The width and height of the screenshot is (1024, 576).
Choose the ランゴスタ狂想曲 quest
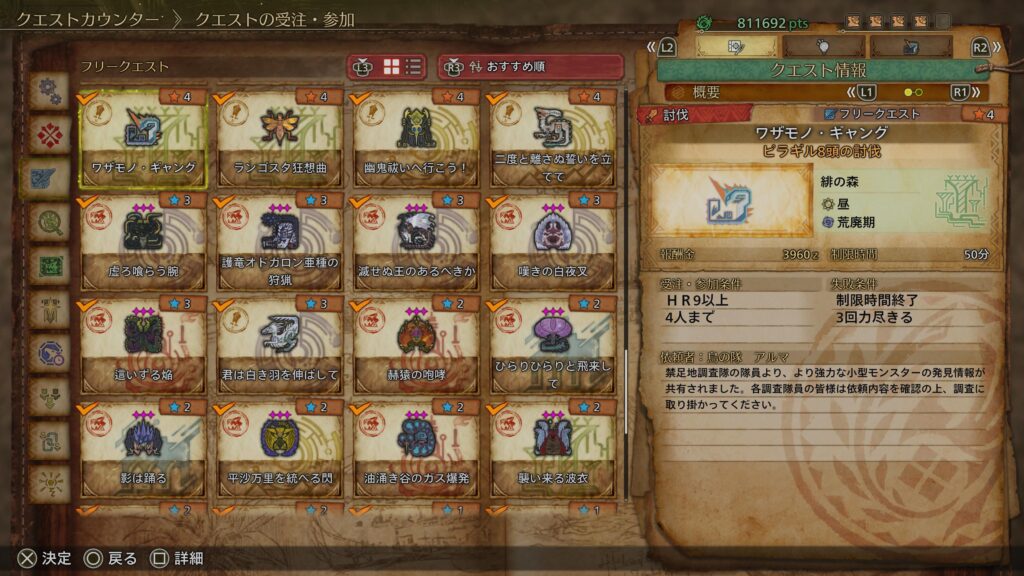pos(280,139)
